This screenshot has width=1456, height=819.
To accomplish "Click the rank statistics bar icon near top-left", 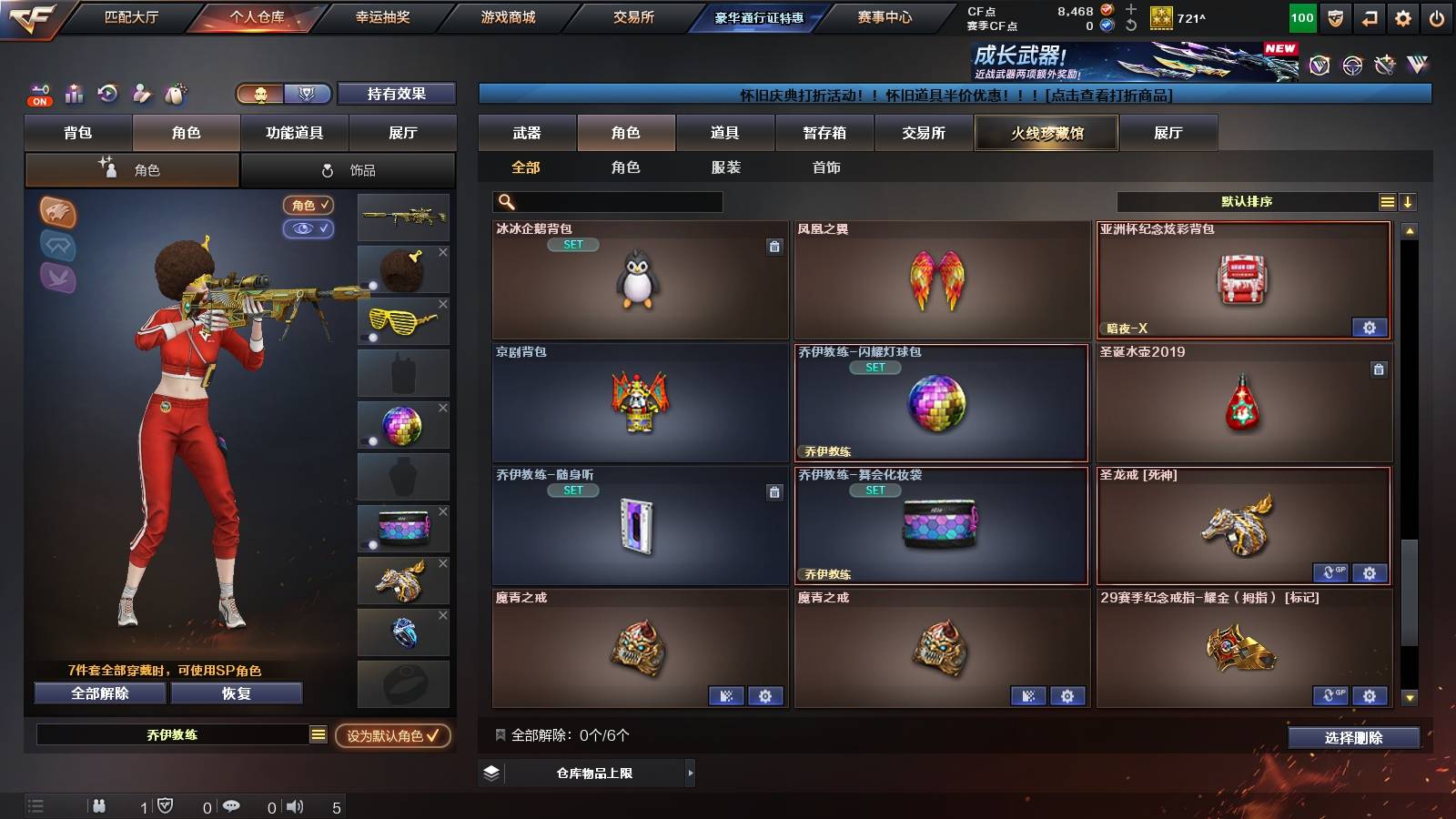I will [x=72, y=94].
